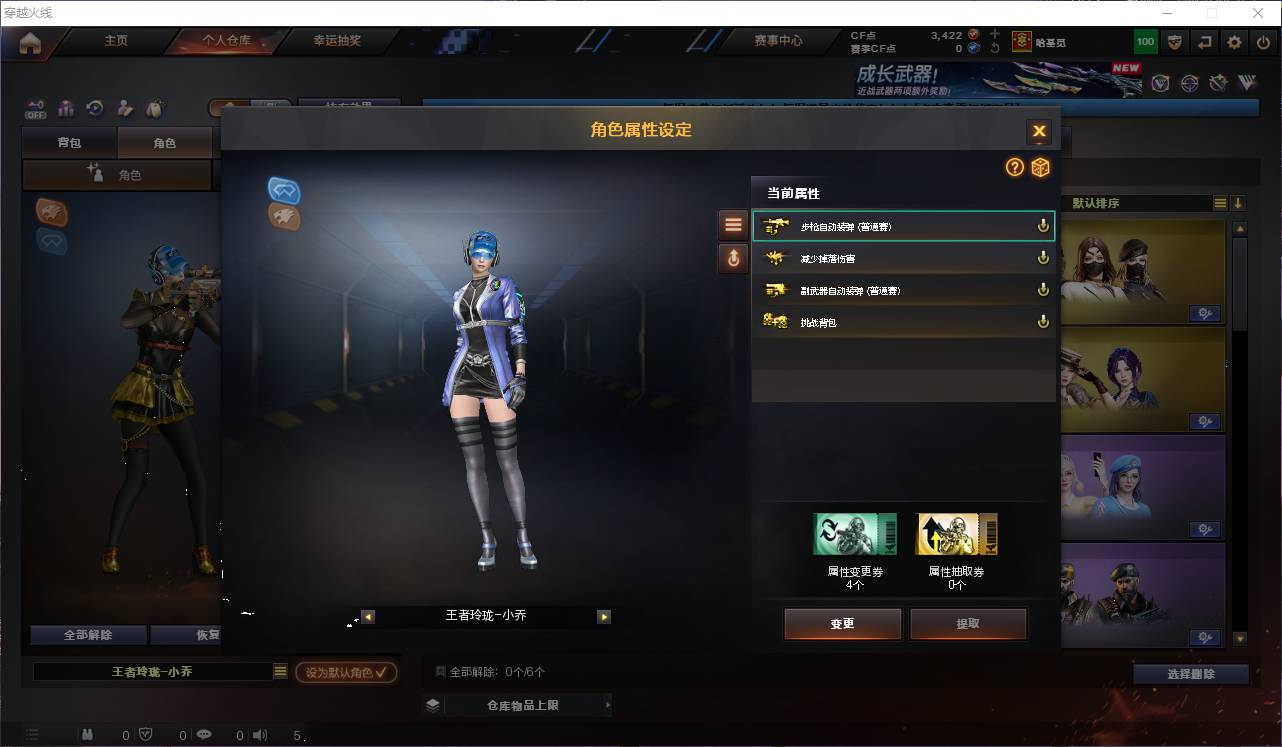Click the OFF toggle in left toolbar
The image size is (1282, 747).
[36, 110]
